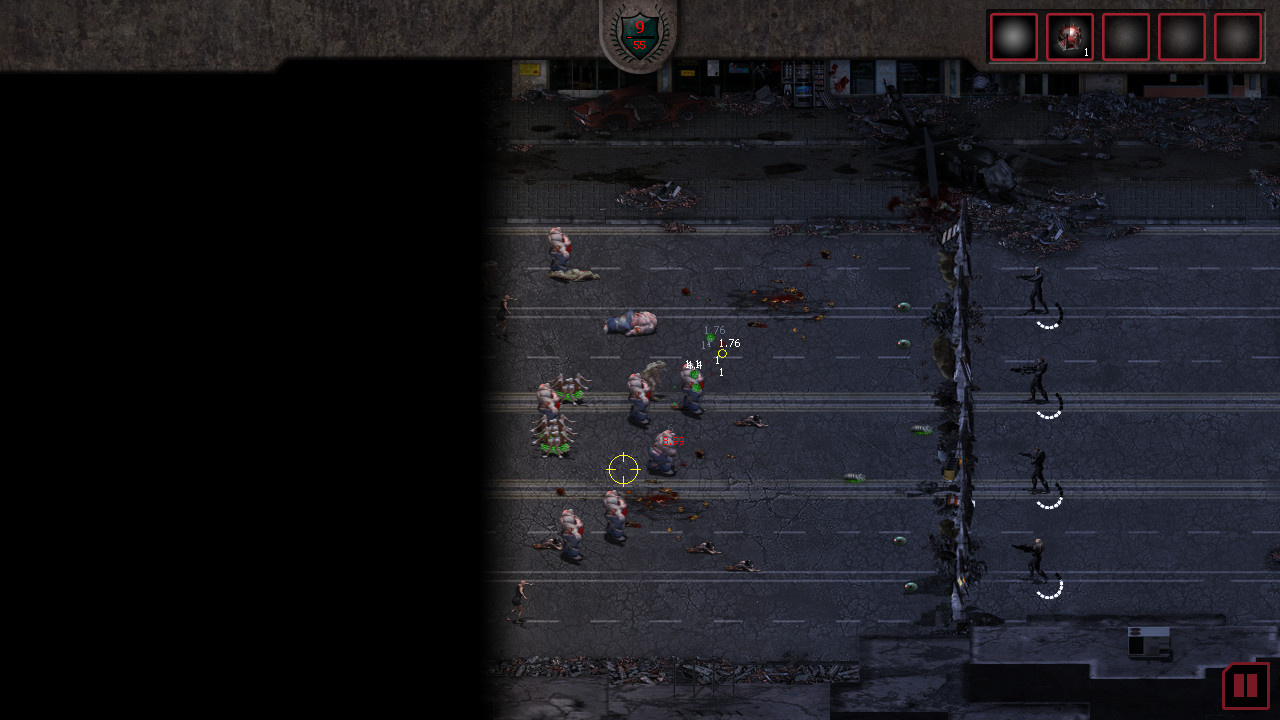This screenshot has height=720, width=1280.
Task: Click the fifth inventory slot
Action: [x=1237, y=36]
